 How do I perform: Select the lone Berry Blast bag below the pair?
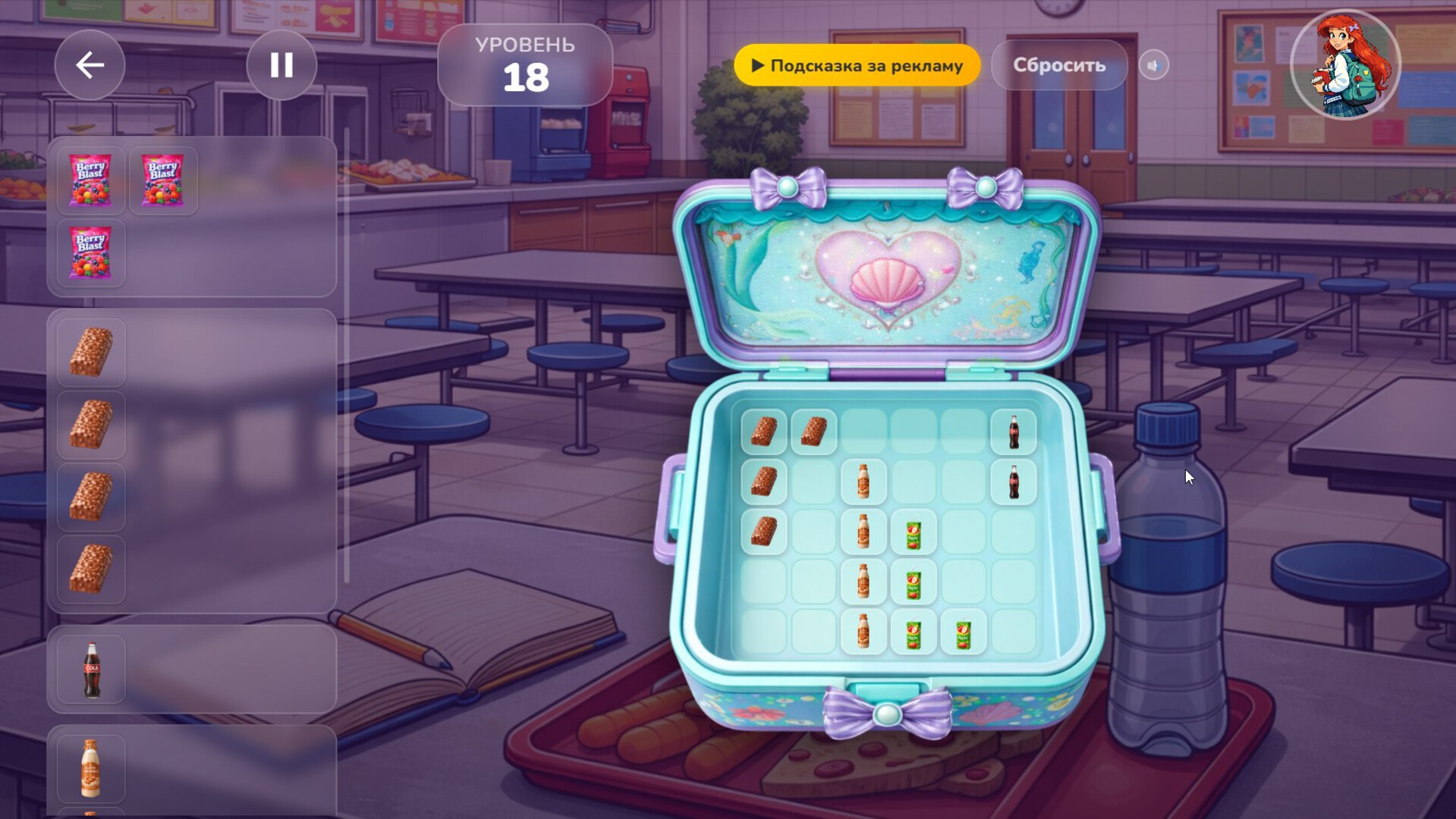[90, 253]
